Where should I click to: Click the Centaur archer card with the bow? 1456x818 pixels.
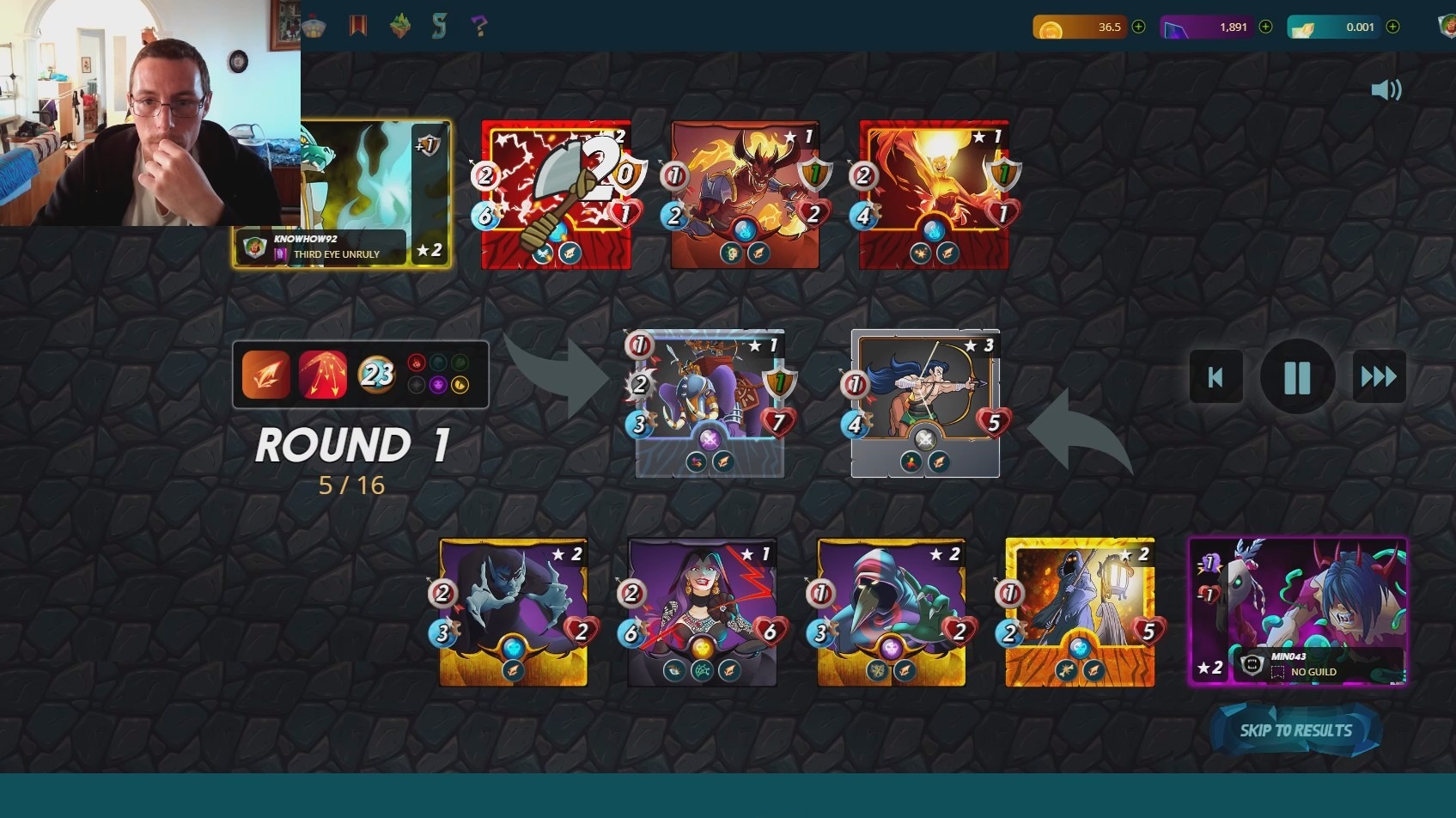[925, 400]
